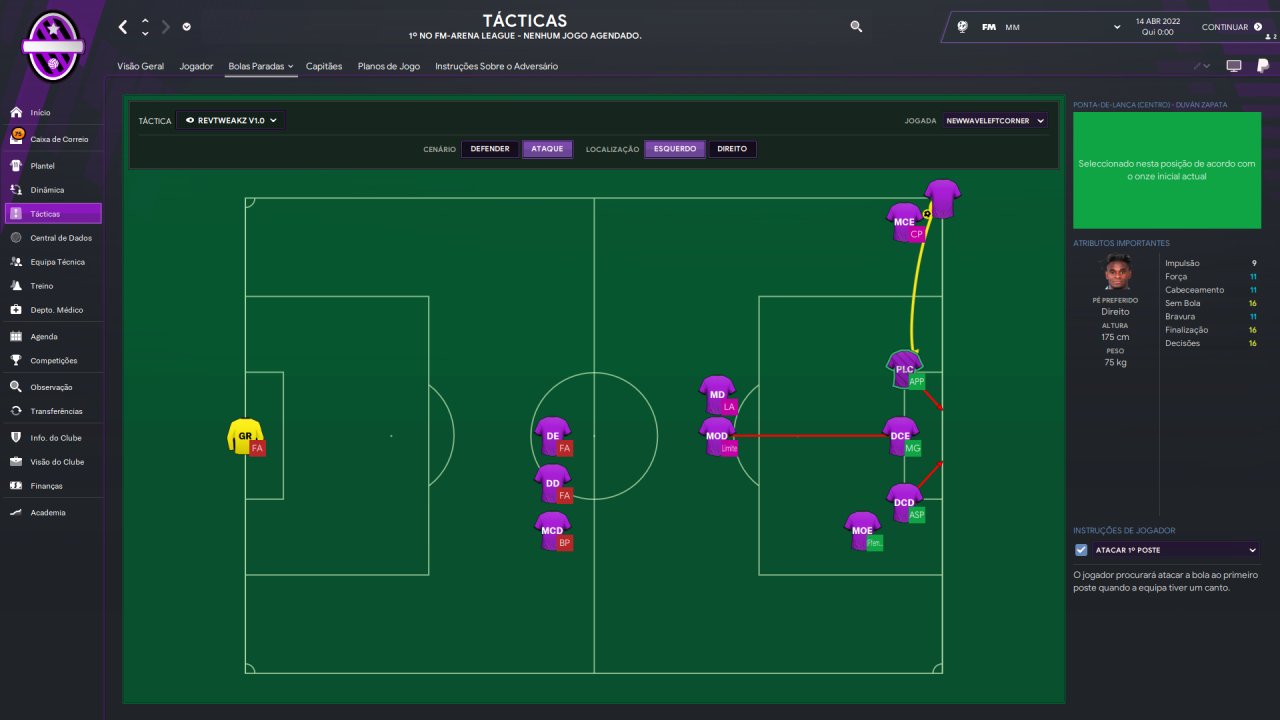
Task: Open the Planos de Jogo tab
Action: (x=388, y=66)
